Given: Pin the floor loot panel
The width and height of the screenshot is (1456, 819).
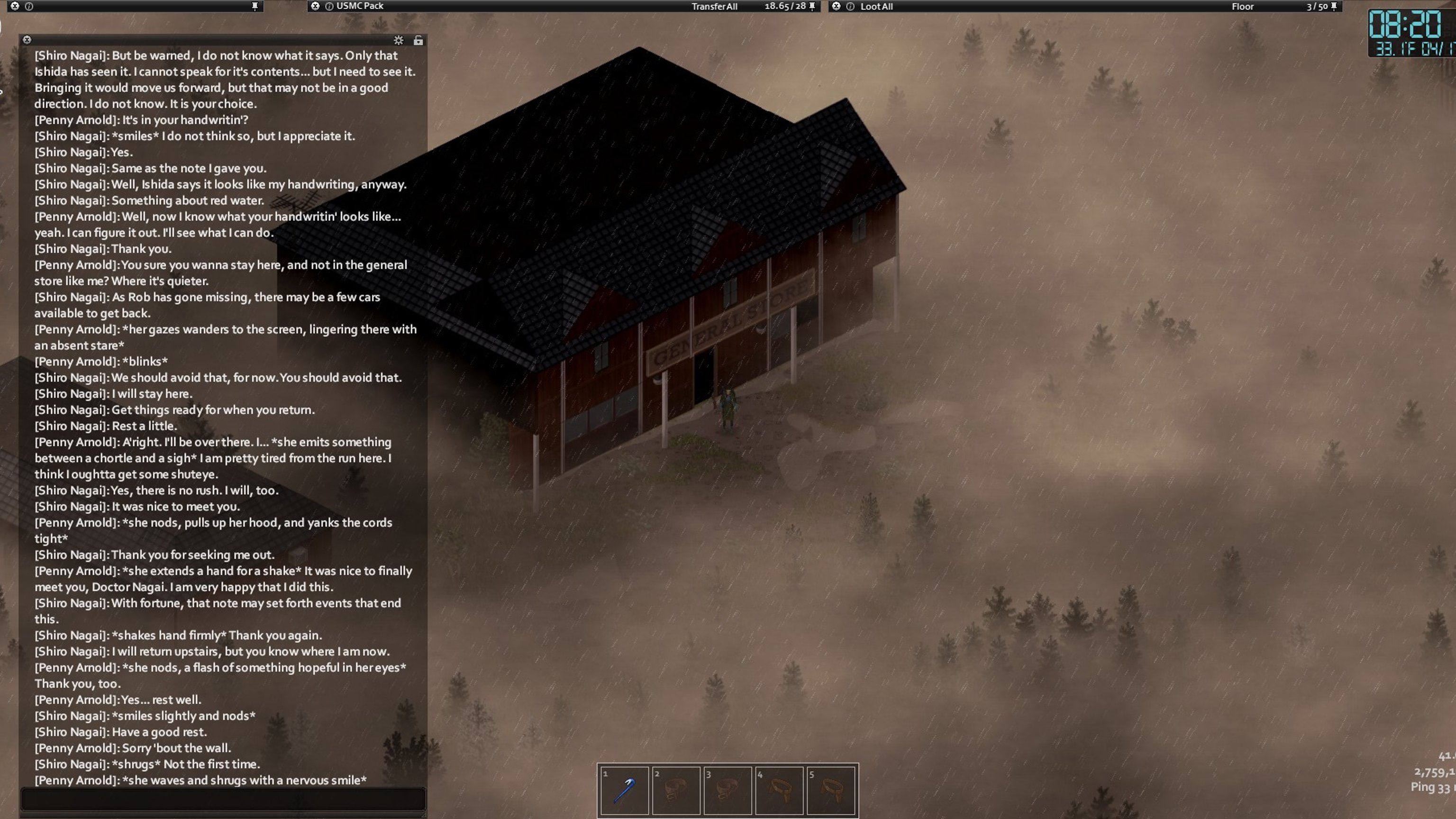Looking at the screenshot, I should [1334, 6].
